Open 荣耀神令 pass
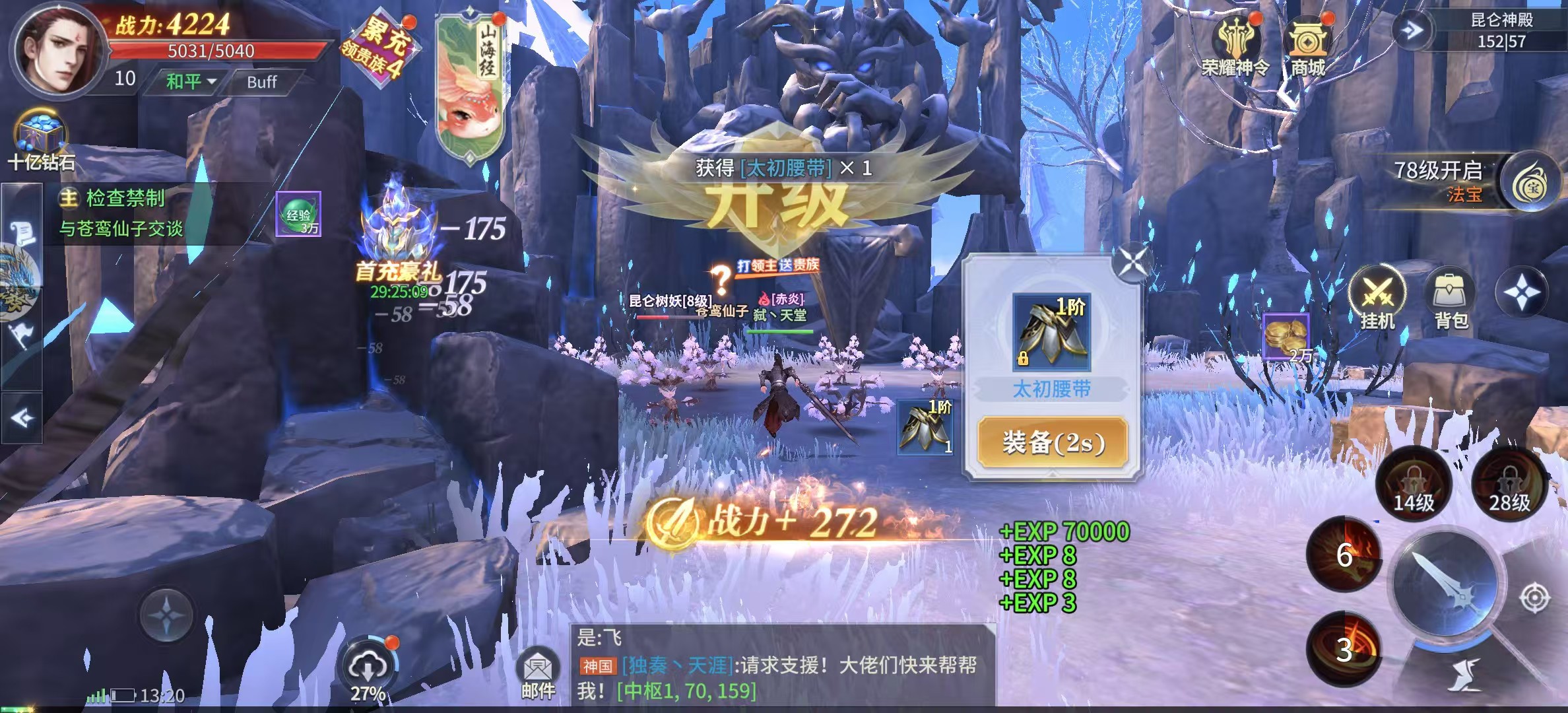 (1235, 48)
